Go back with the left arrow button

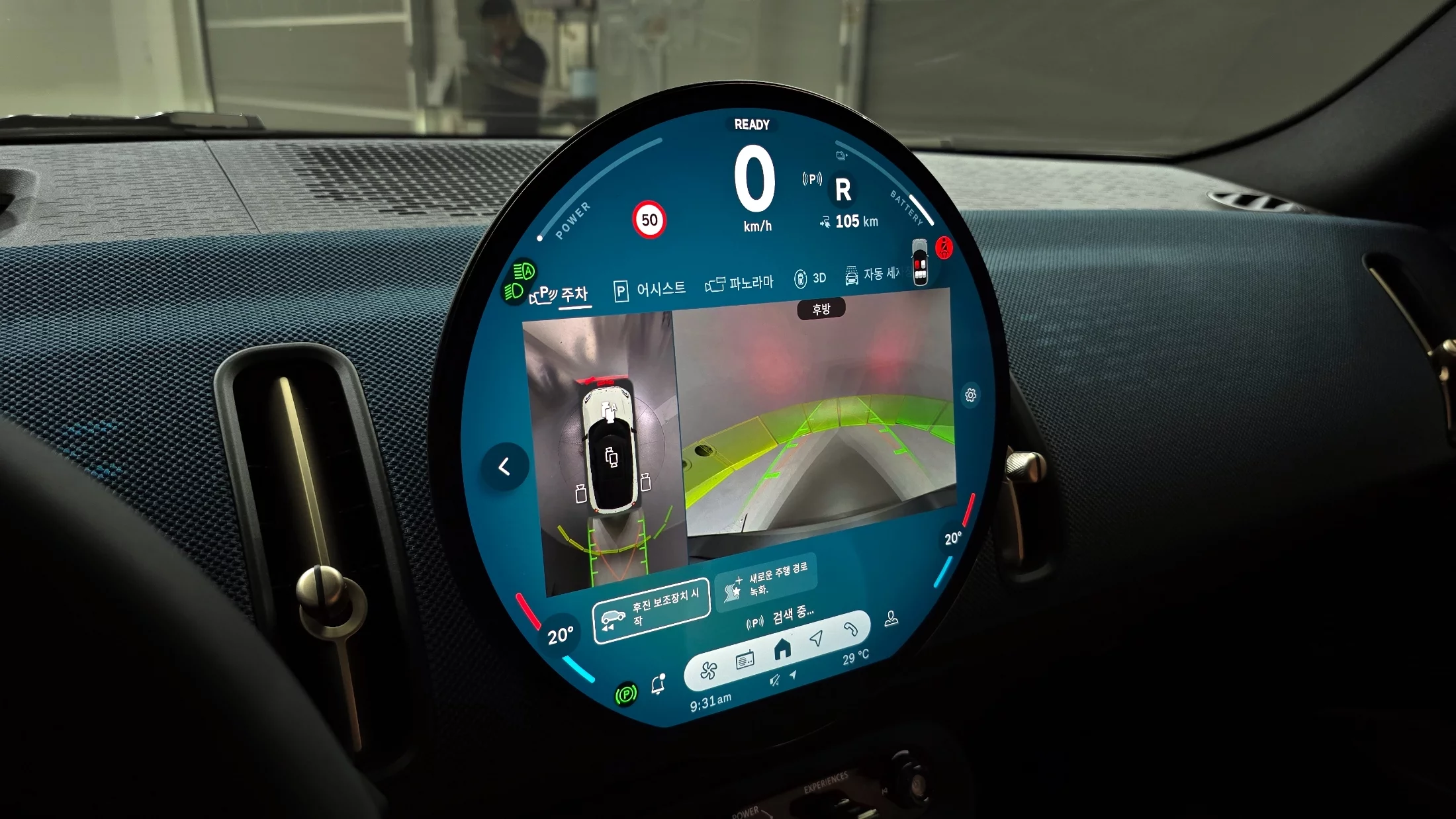(x=504, y=467)
